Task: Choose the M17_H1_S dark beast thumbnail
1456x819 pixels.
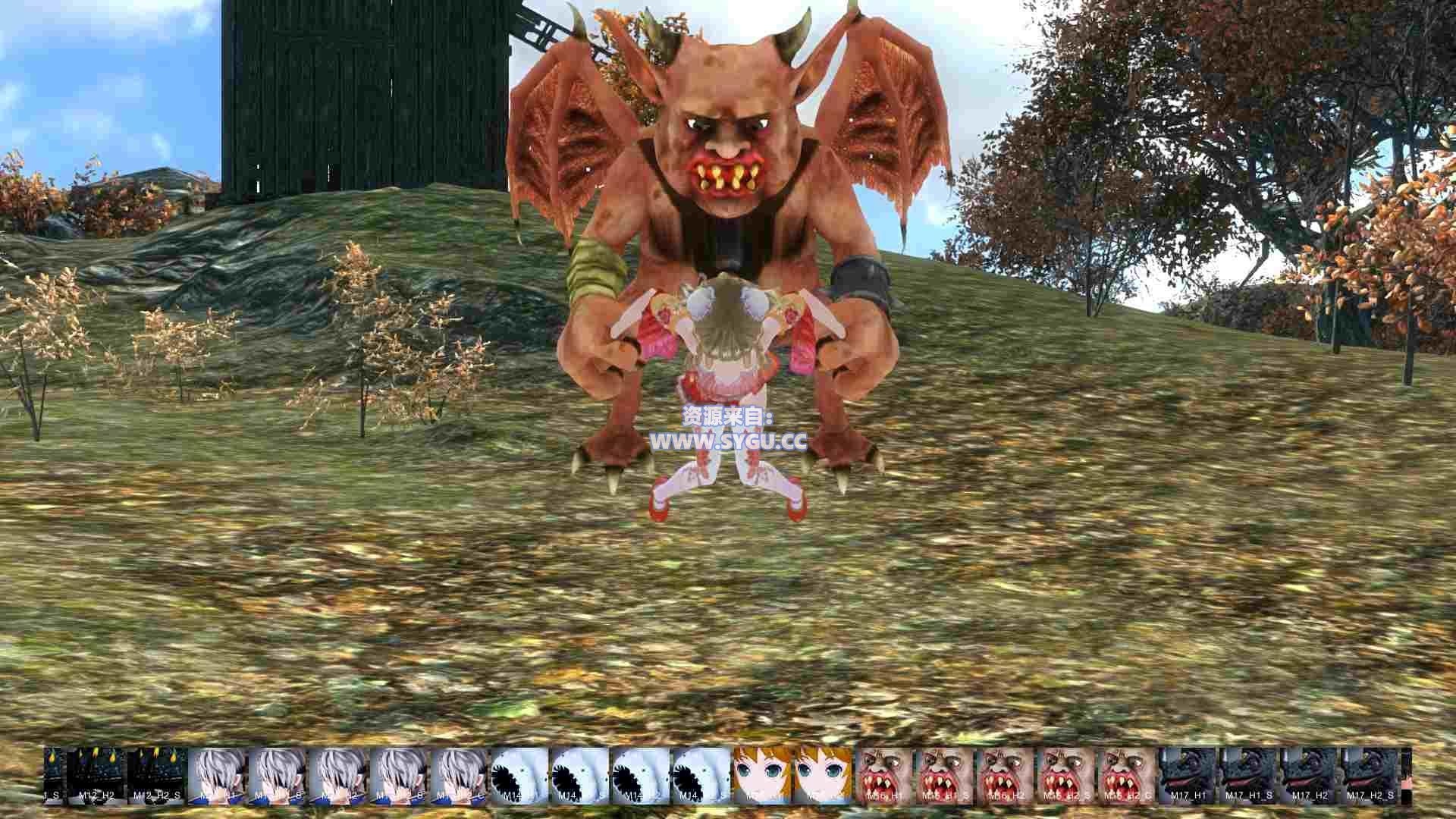Action: 1249,775
